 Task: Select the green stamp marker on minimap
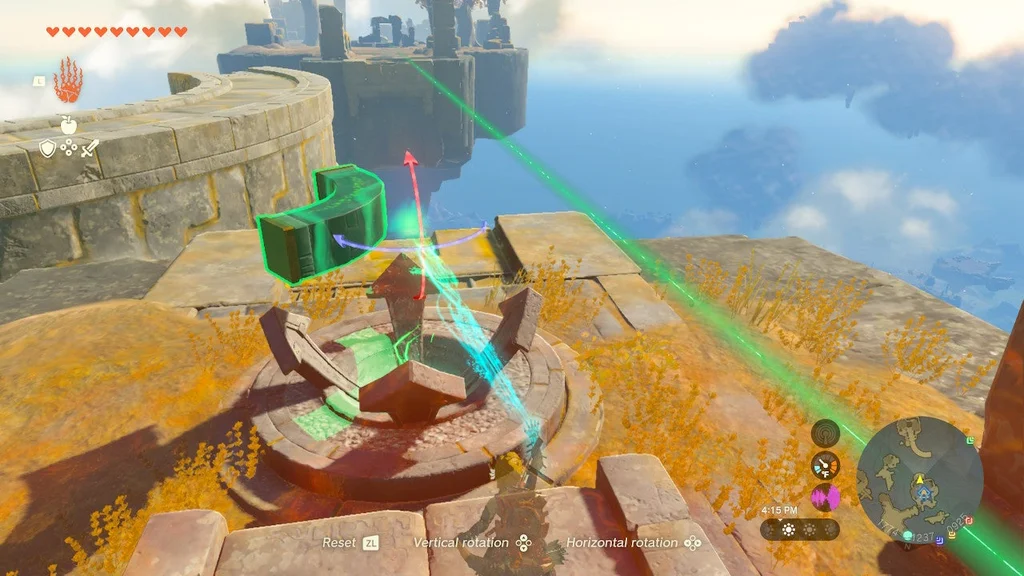click(x=969, y=441)
